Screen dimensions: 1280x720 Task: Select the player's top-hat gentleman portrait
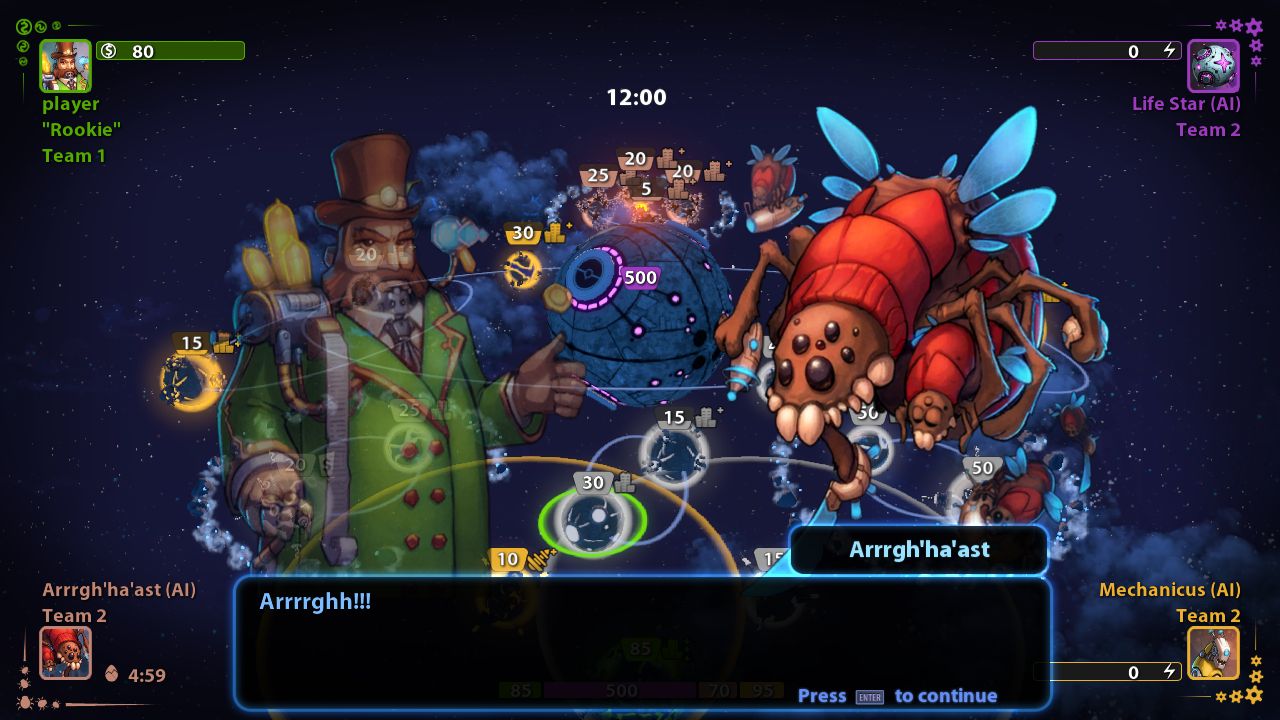64,64
